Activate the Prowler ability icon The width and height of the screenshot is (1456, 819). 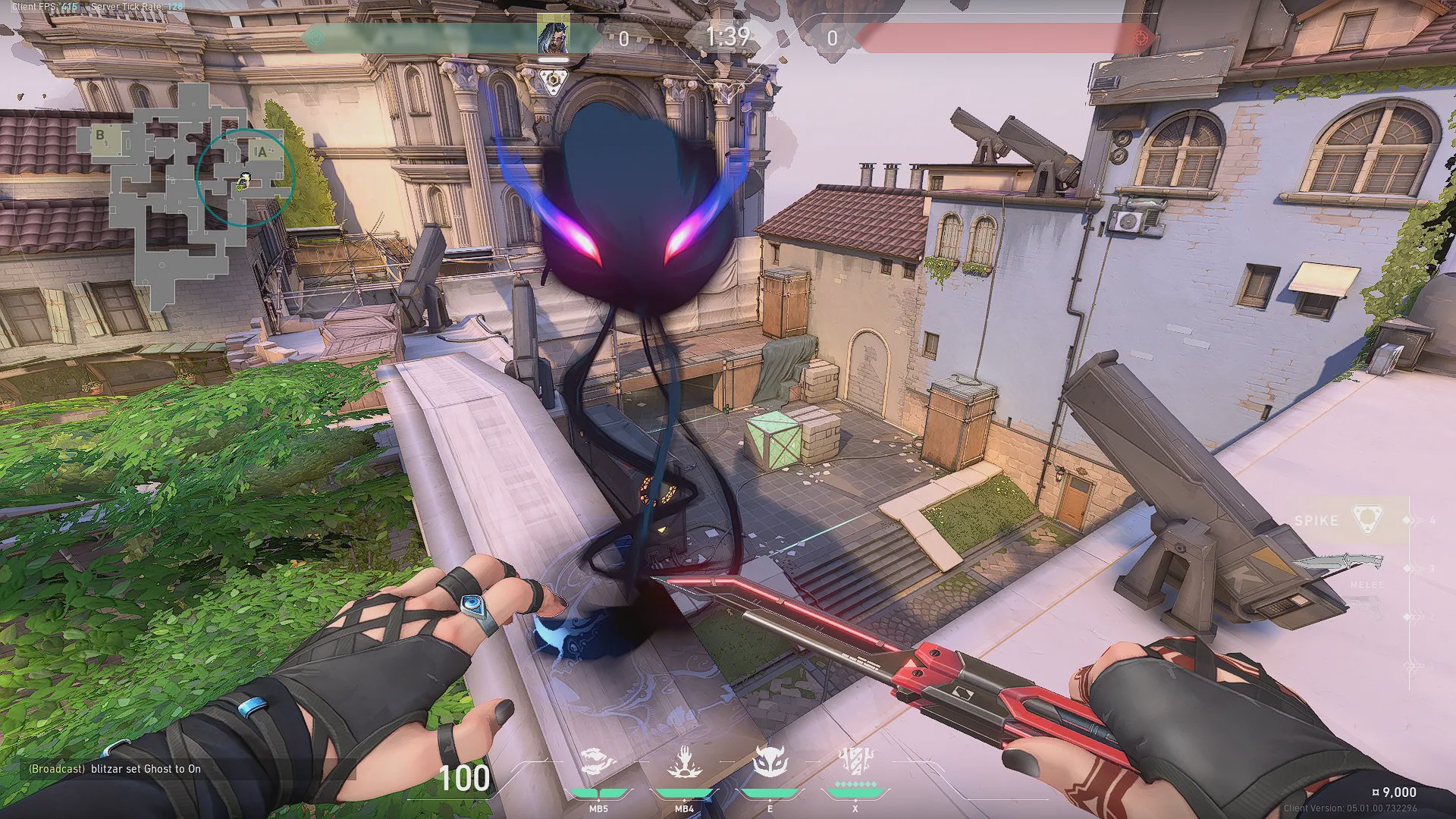click(x=598, y=763)
